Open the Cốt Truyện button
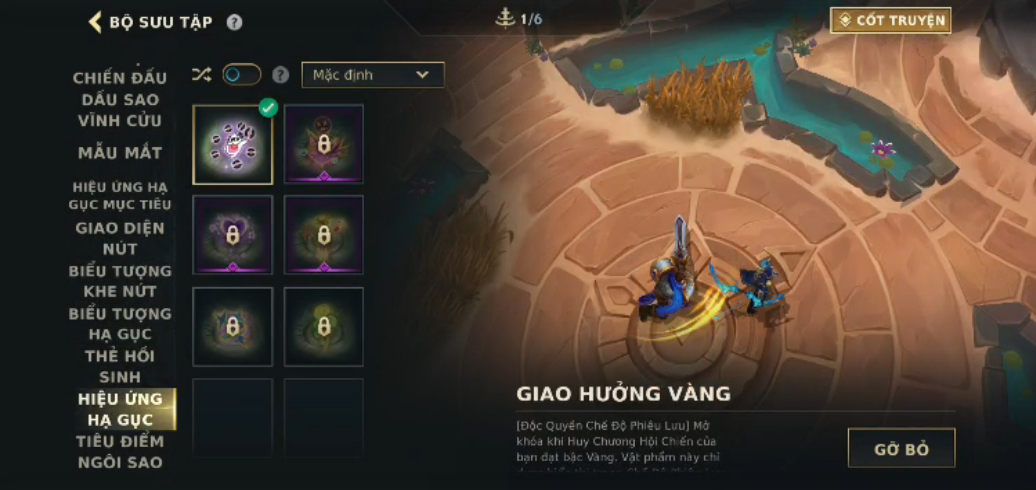The height and width of the screenshot is (490, 1036). click(890, 20)
